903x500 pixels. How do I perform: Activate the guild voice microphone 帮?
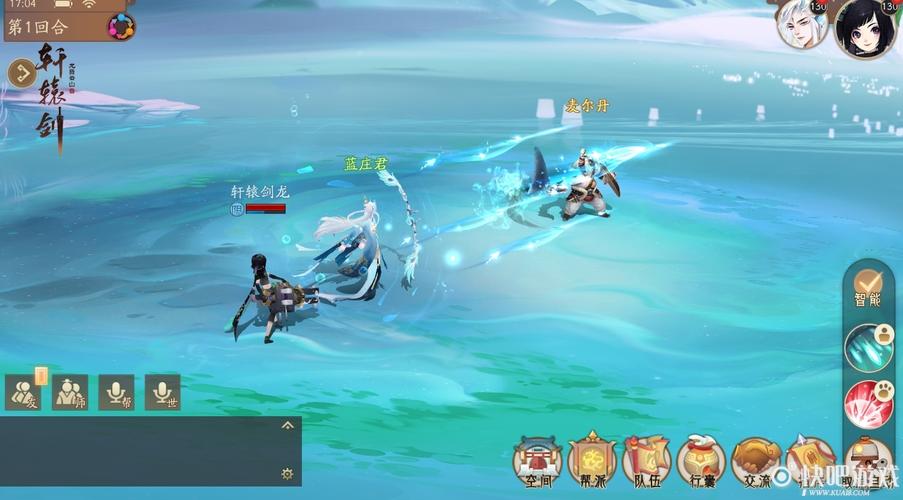click(116, 392)
